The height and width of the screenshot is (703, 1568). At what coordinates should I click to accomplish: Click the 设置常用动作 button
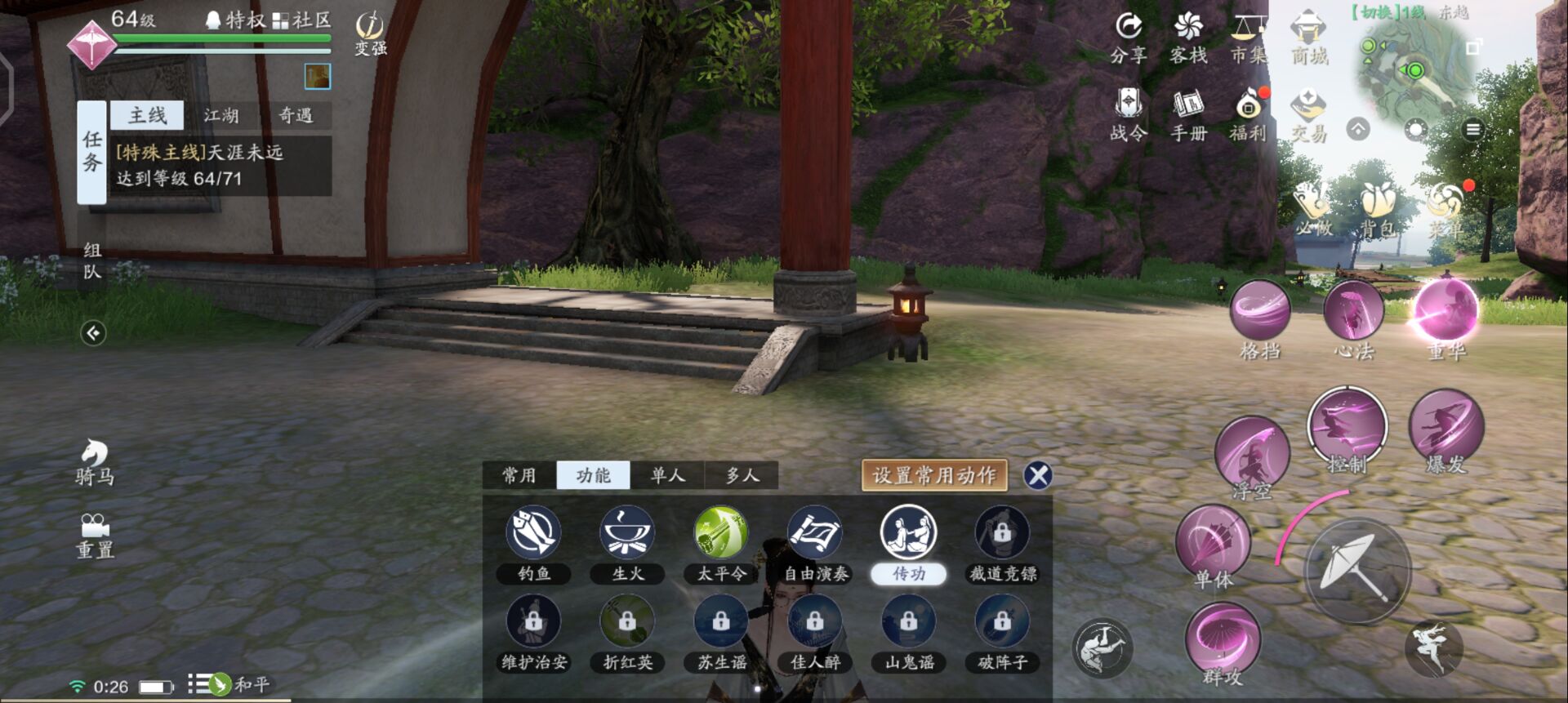(x=934, y=475)
